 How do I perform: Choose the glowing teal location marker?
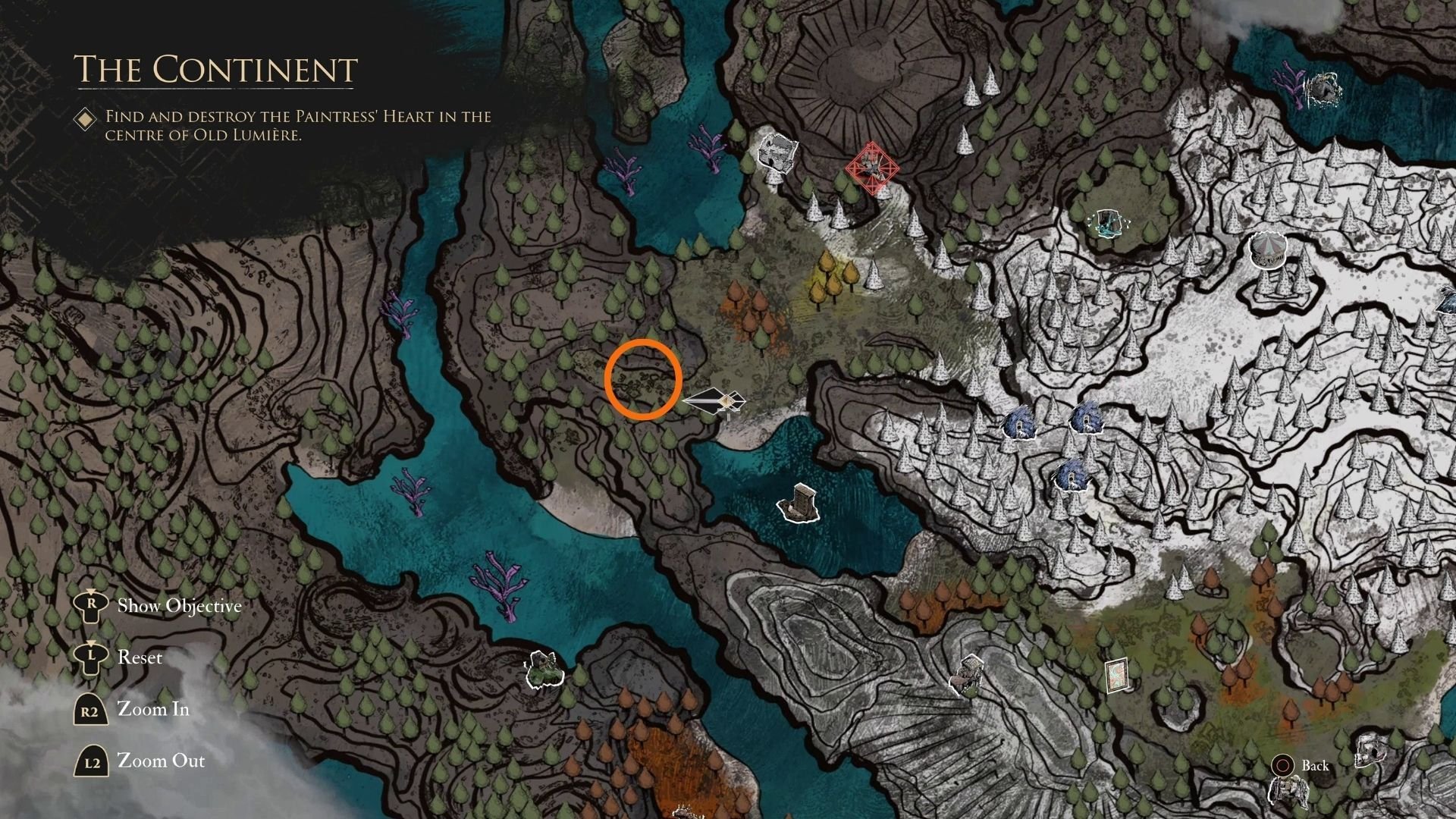pyautogui.click(x=1109, y=223)
